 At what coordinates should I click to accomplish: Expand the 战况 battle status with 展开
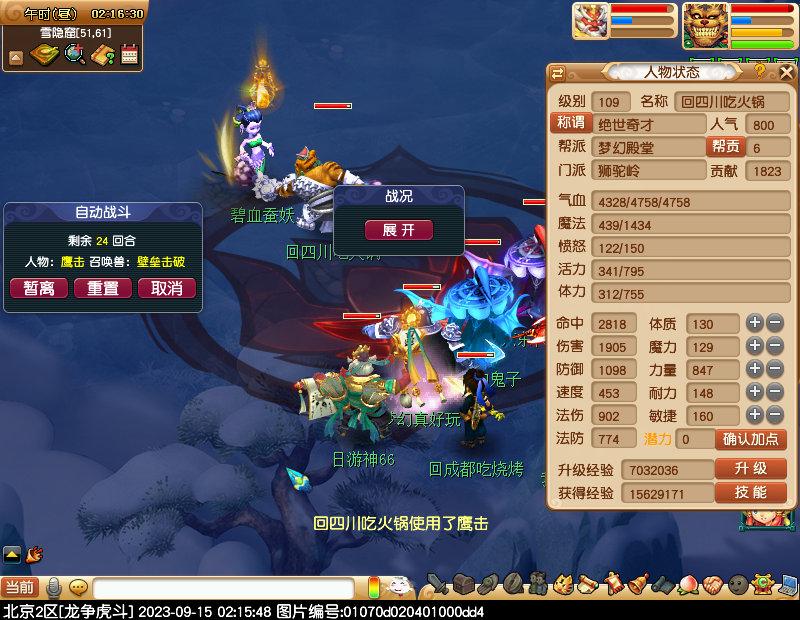click(x=398, y=230)
